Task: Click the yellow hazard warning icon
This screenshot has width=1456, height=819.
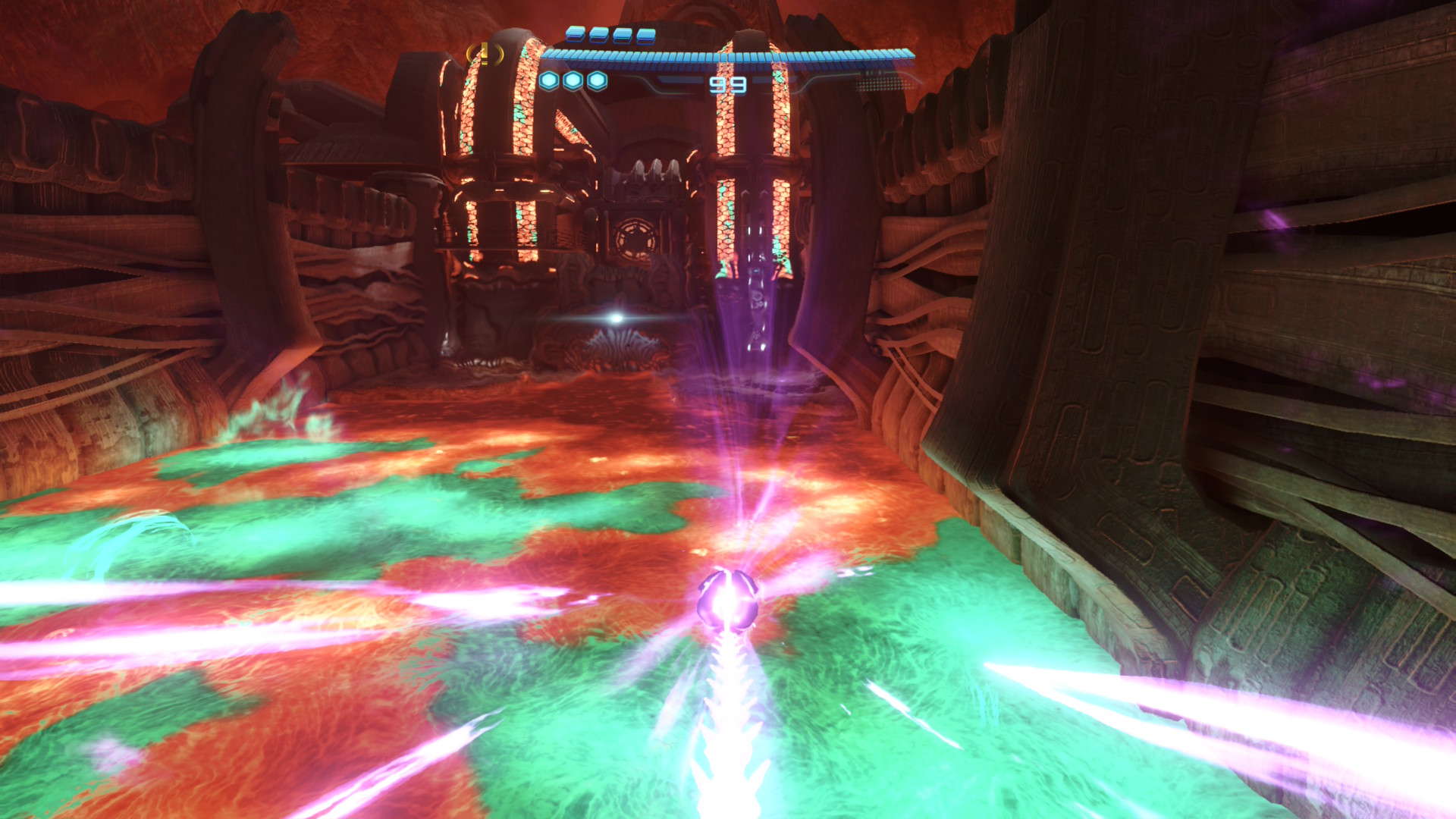Action: [x=485, y=54]
